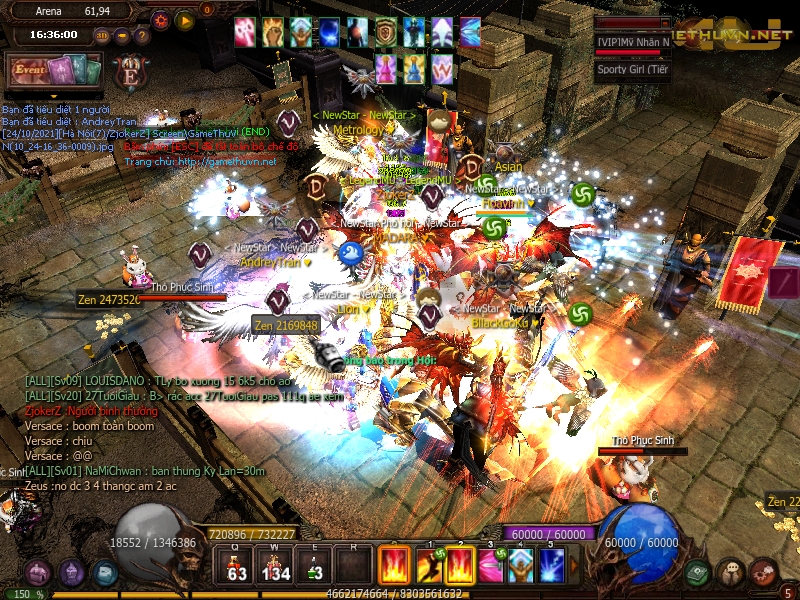
Task: Activate the highlighted flame skill in slot 2
Action: click(460, 565)
